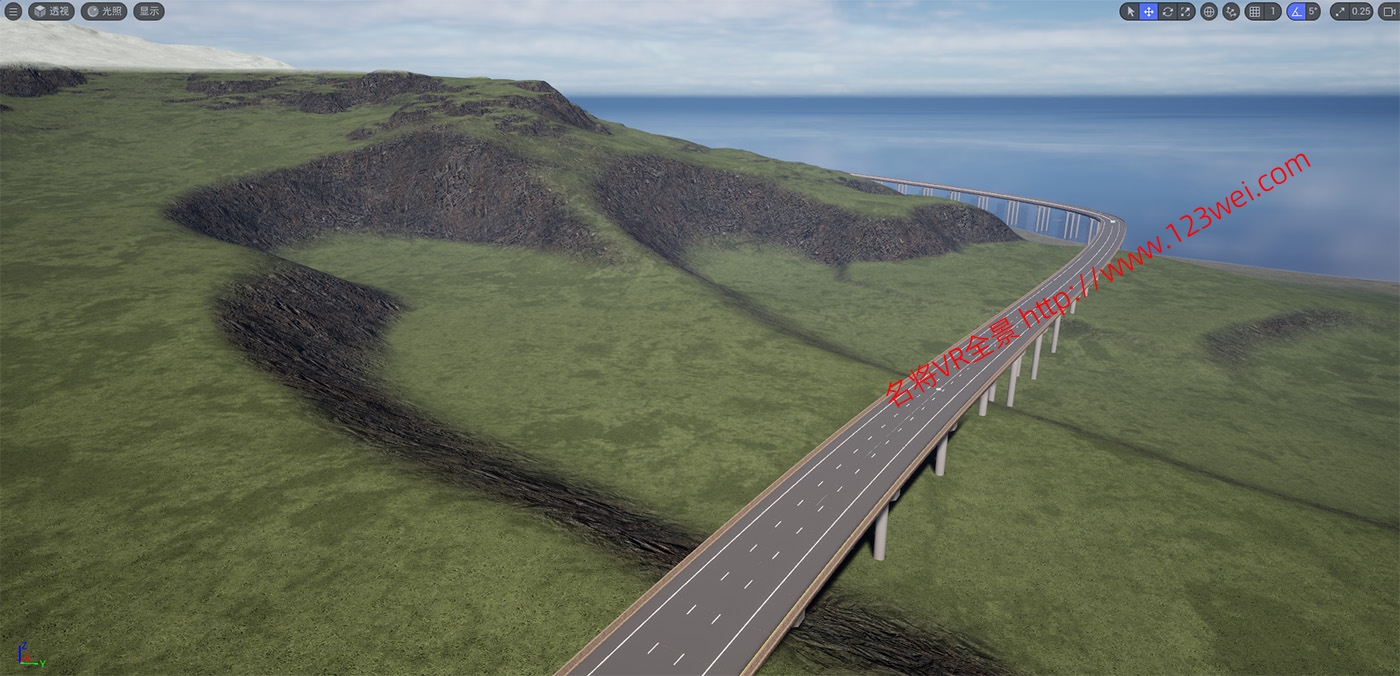Open the viewport hamburger options menu

click(13, 11)
